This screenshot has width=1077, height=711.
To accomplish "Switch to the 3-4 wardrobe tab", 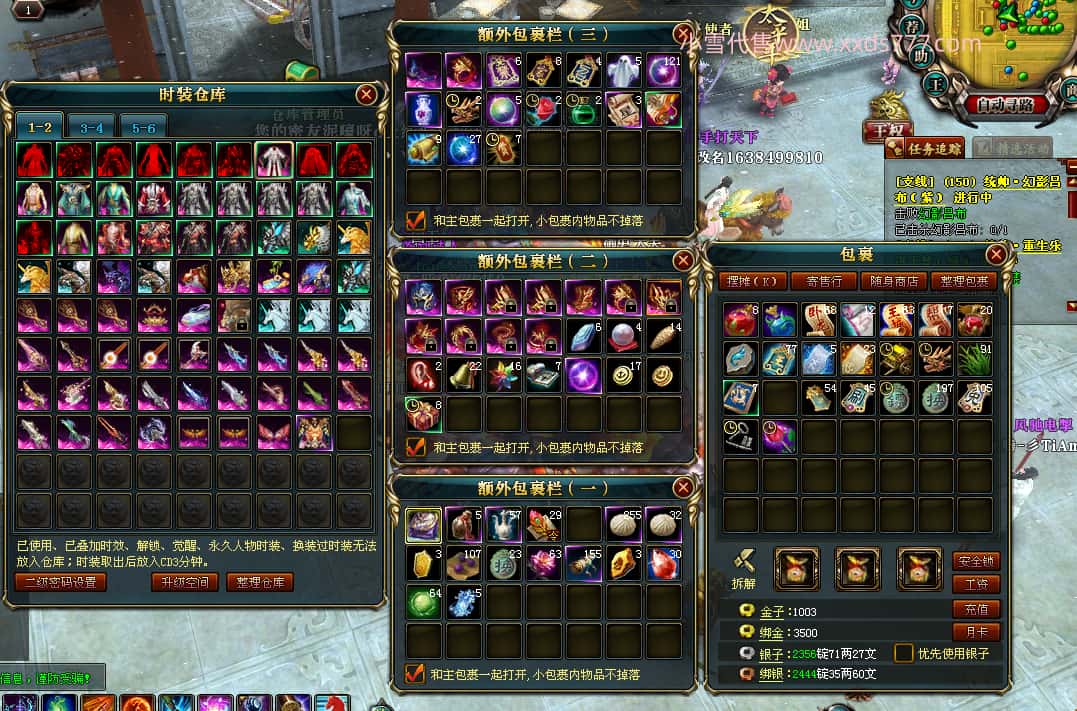I will tap(92, 128).
